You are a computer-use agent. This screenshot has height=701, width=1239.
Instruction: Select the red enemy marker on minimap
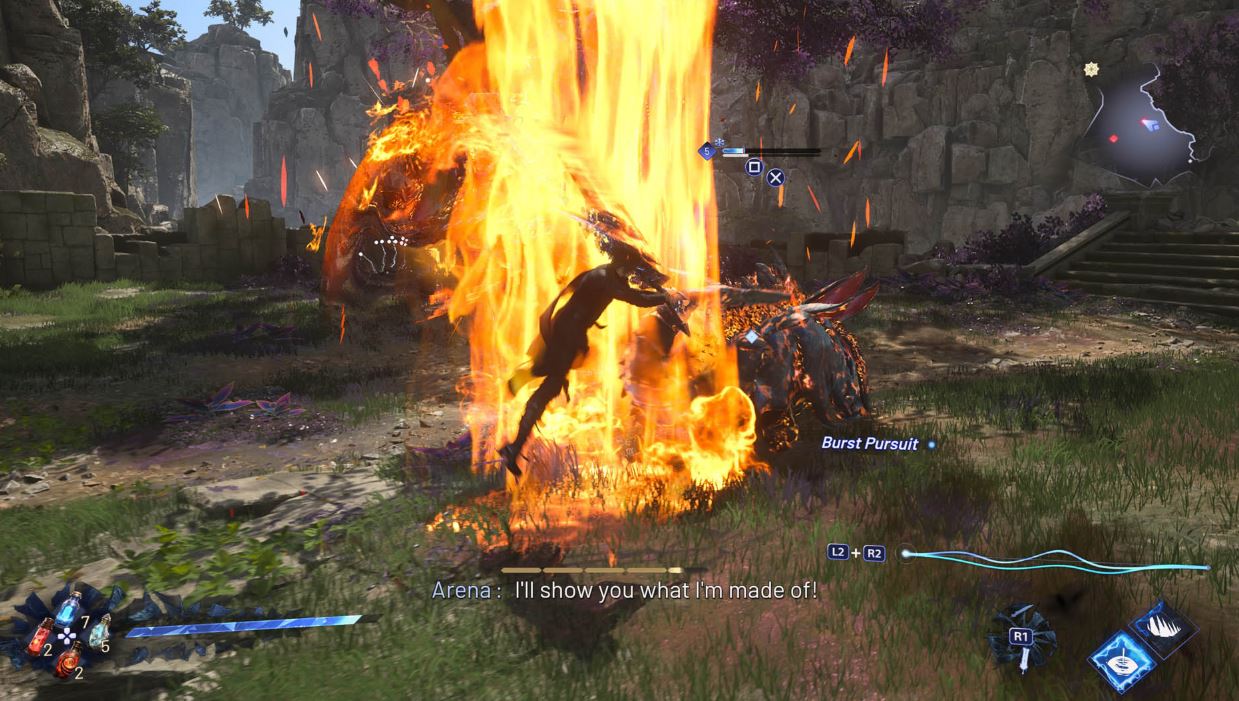pos(1114,138)
